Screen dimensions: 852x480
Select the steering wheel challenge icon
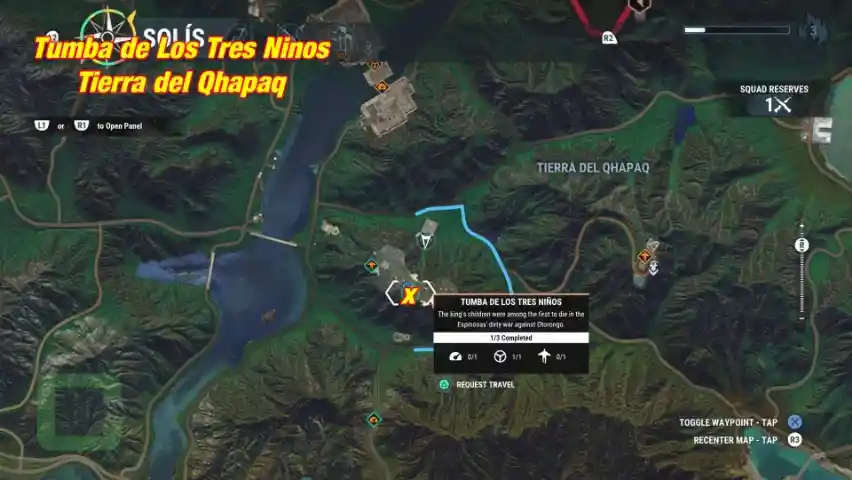coord(500,357)
